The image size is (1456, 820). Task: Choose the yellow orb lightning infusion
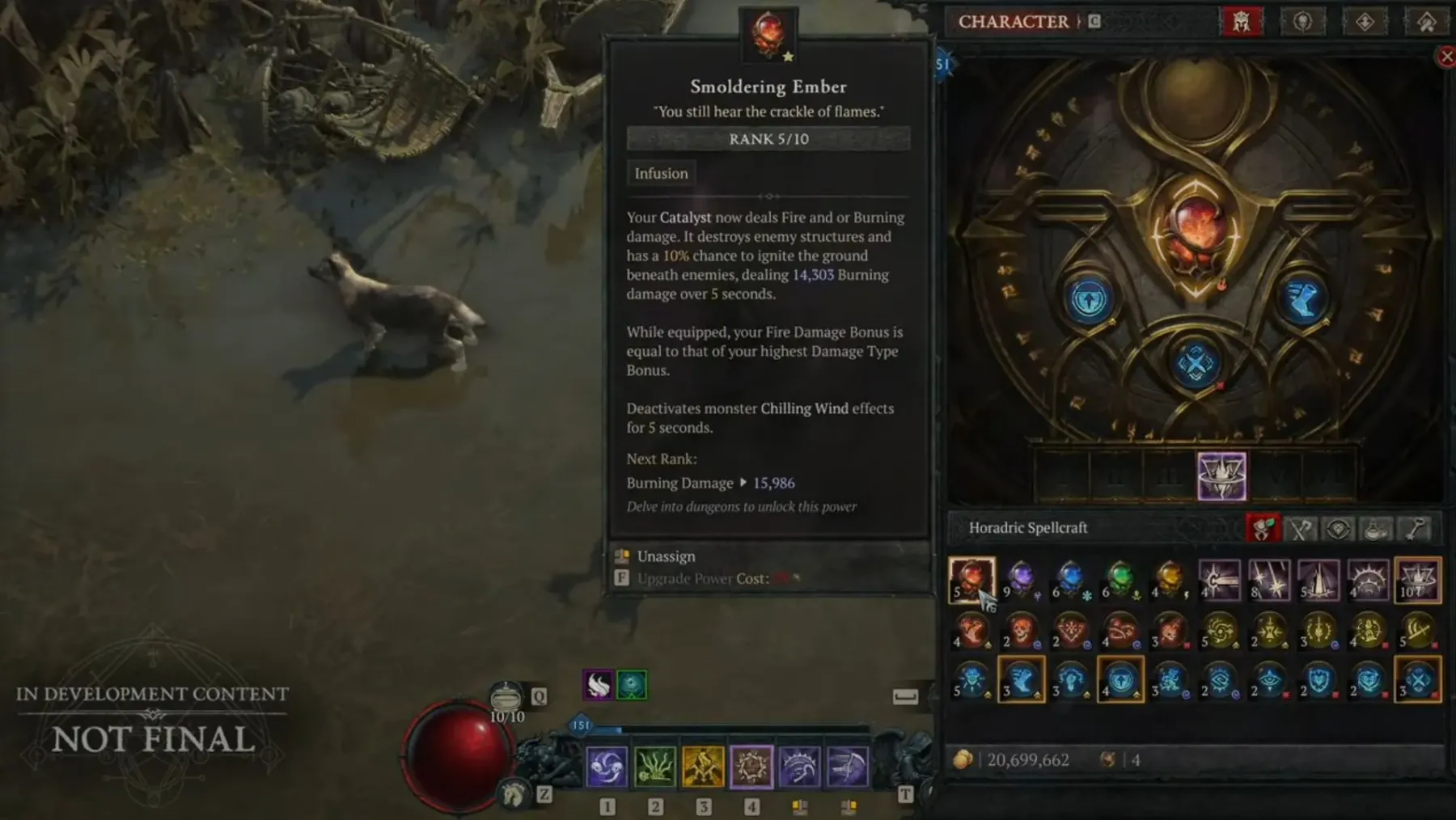coord(1170,579)
